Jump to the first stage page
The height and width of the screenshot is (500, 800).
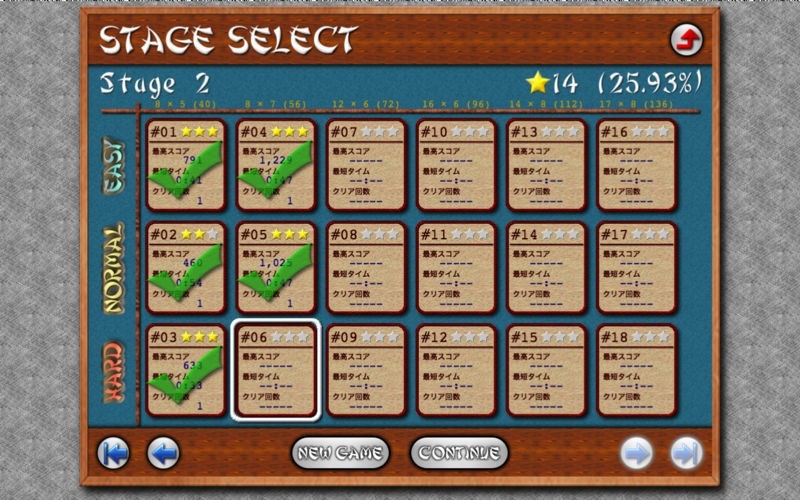point(113,453)
